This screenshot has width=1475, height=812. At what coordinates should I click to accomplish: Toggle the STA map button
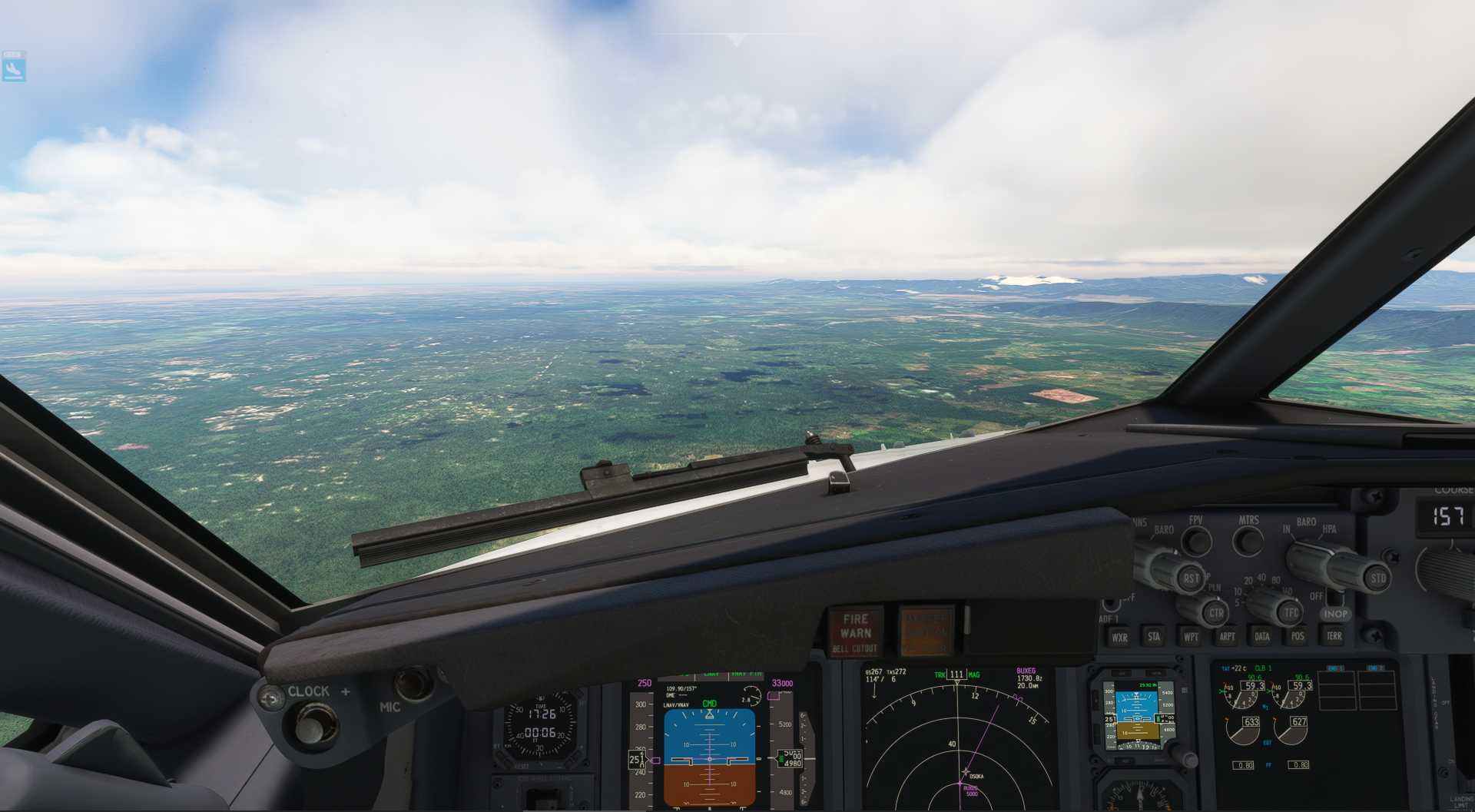point(1154,636)
